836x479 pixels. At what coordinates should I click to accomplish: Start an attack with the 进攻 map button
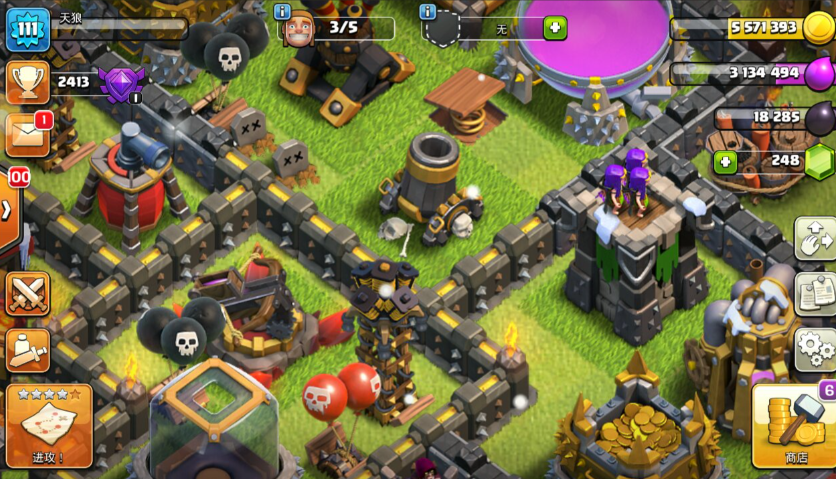(x=48, y=426)
